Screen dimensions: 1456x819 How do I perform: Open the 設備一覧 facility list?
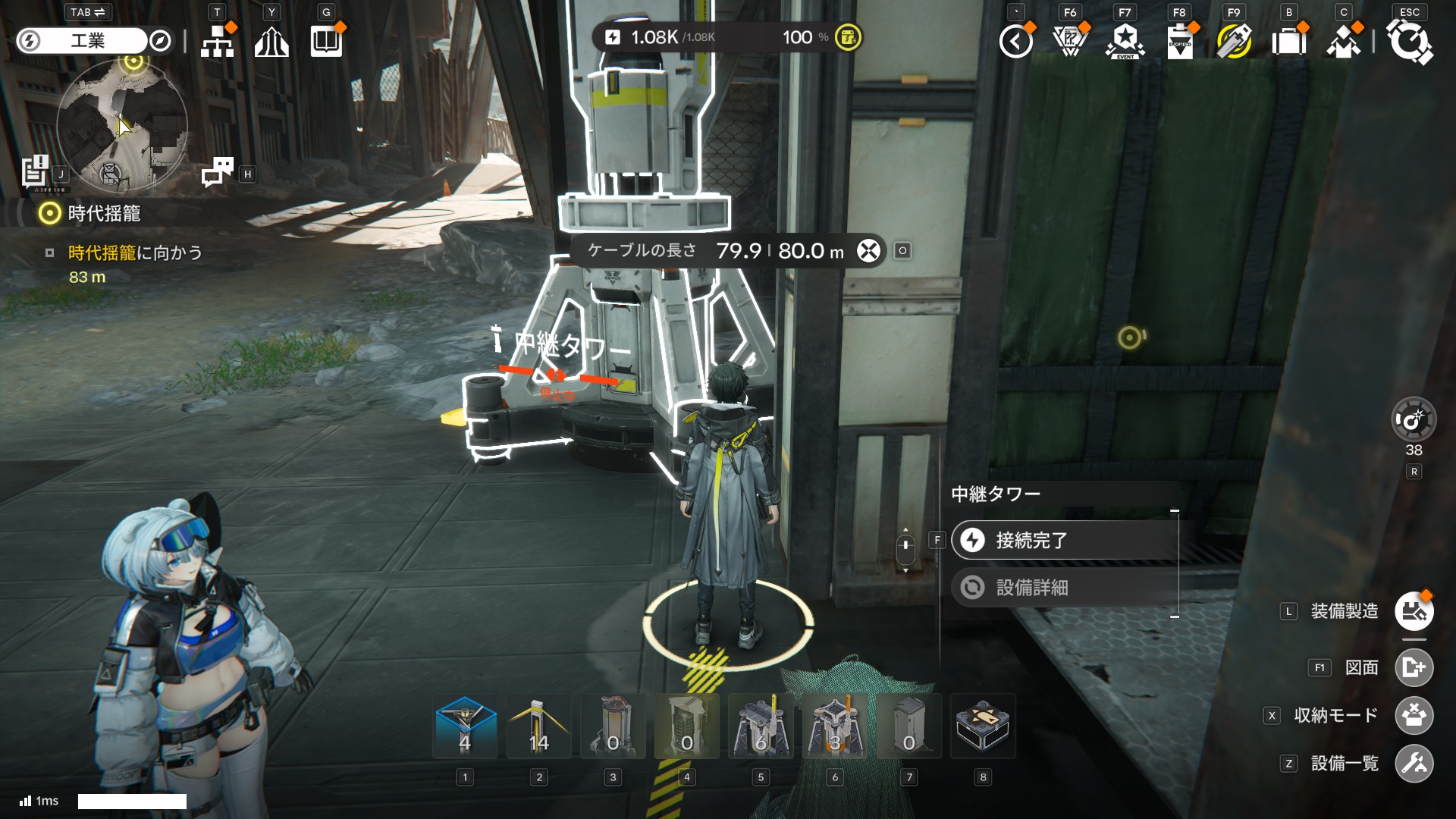click(1414, 764)
